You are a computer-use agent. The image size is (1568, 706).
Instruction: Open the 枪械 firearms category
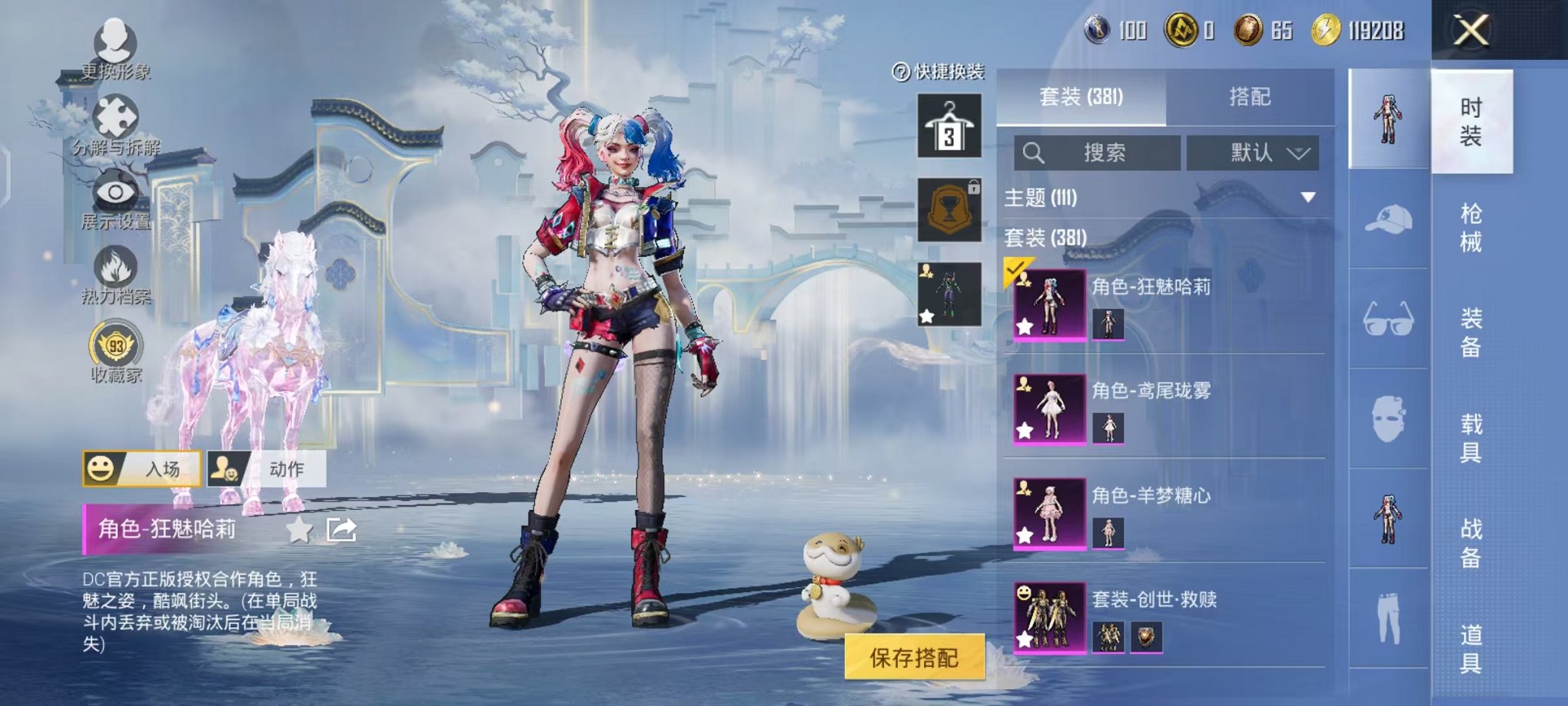coord(1470,228)
